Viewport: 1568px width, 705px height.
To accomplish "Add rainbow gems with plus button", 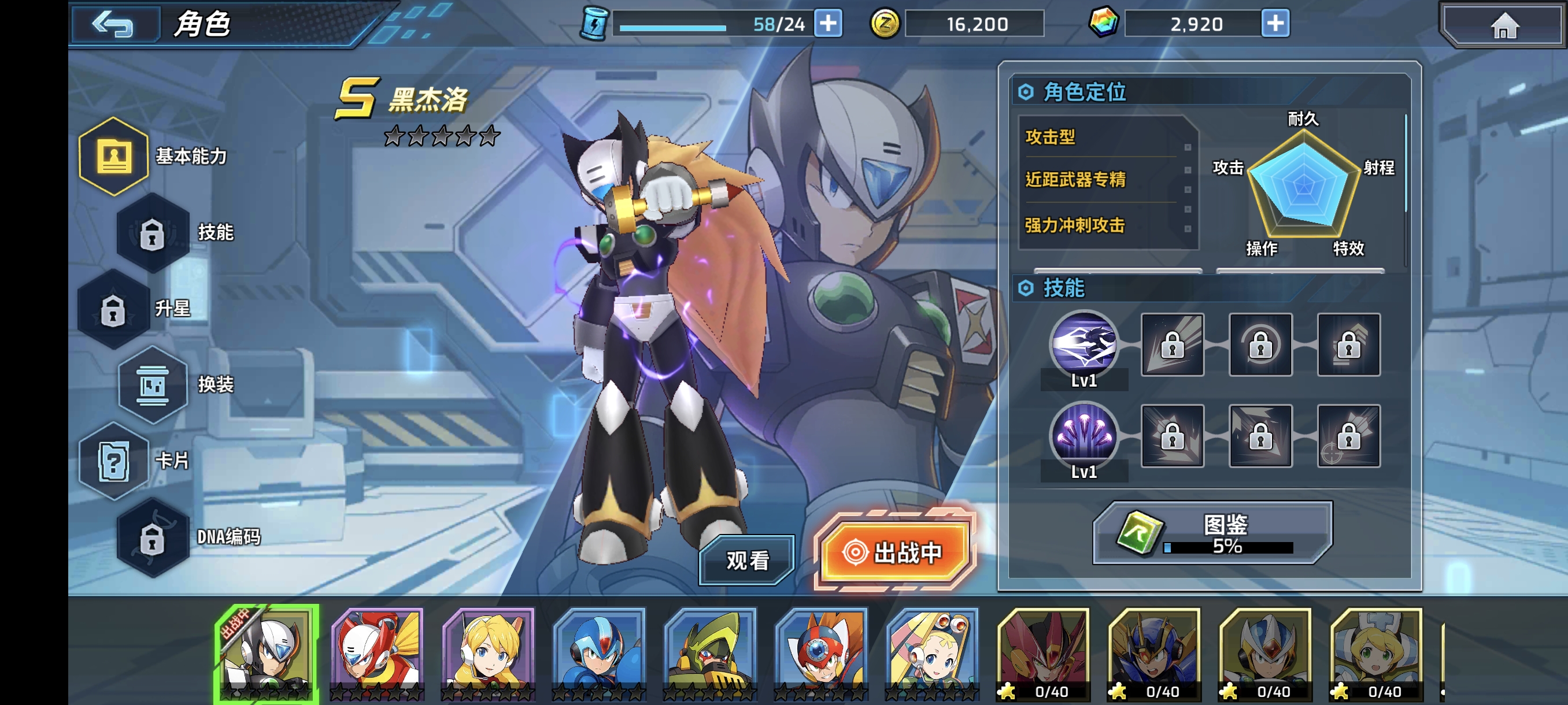I will 1275,24.
